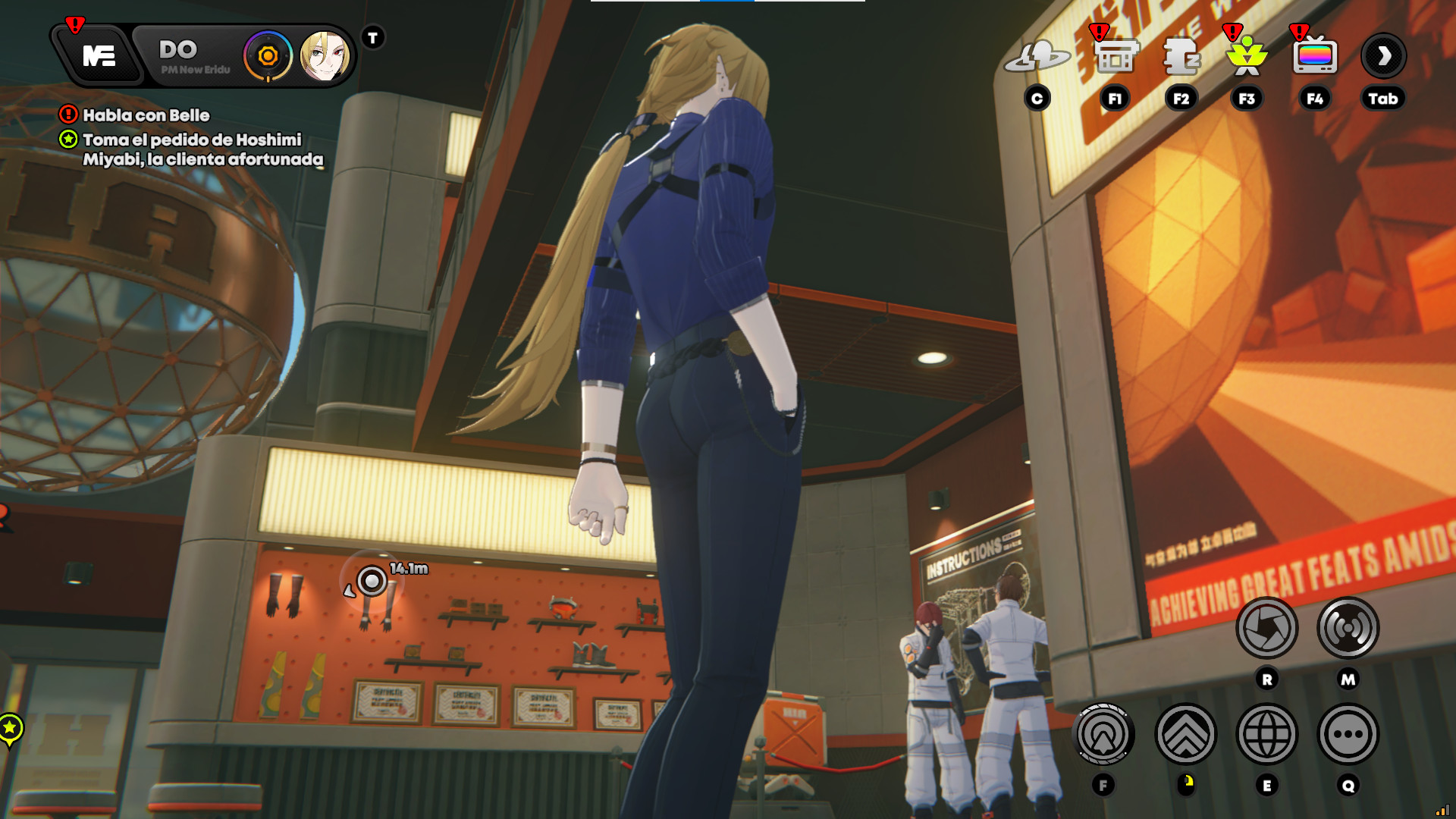
Task: Toggle the star tracker icon on left edge
Action: (9, 726)
